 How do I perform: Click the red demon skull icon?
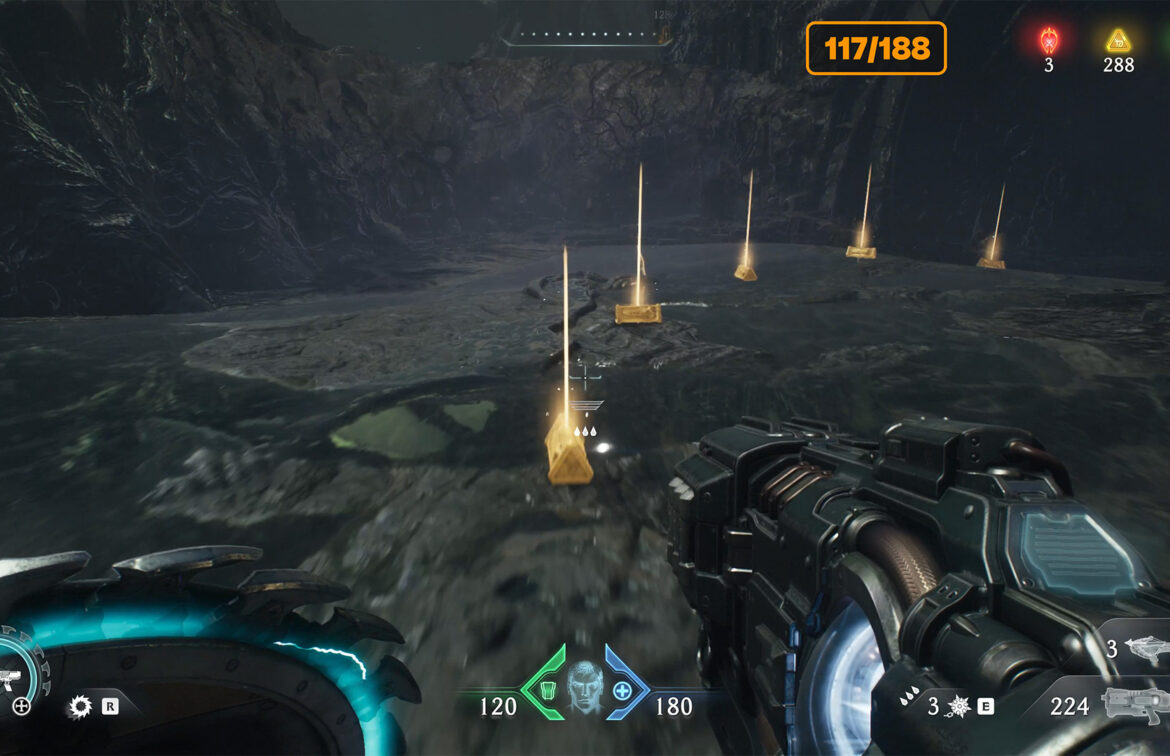tap(1048, 41)
